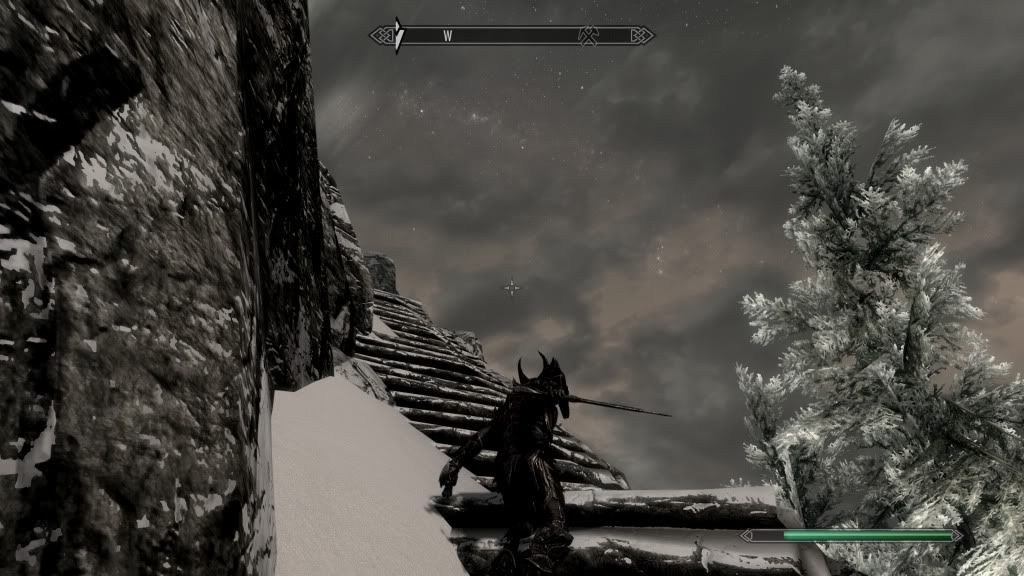Select the white quest arrow marker on compass

[398, 35]
